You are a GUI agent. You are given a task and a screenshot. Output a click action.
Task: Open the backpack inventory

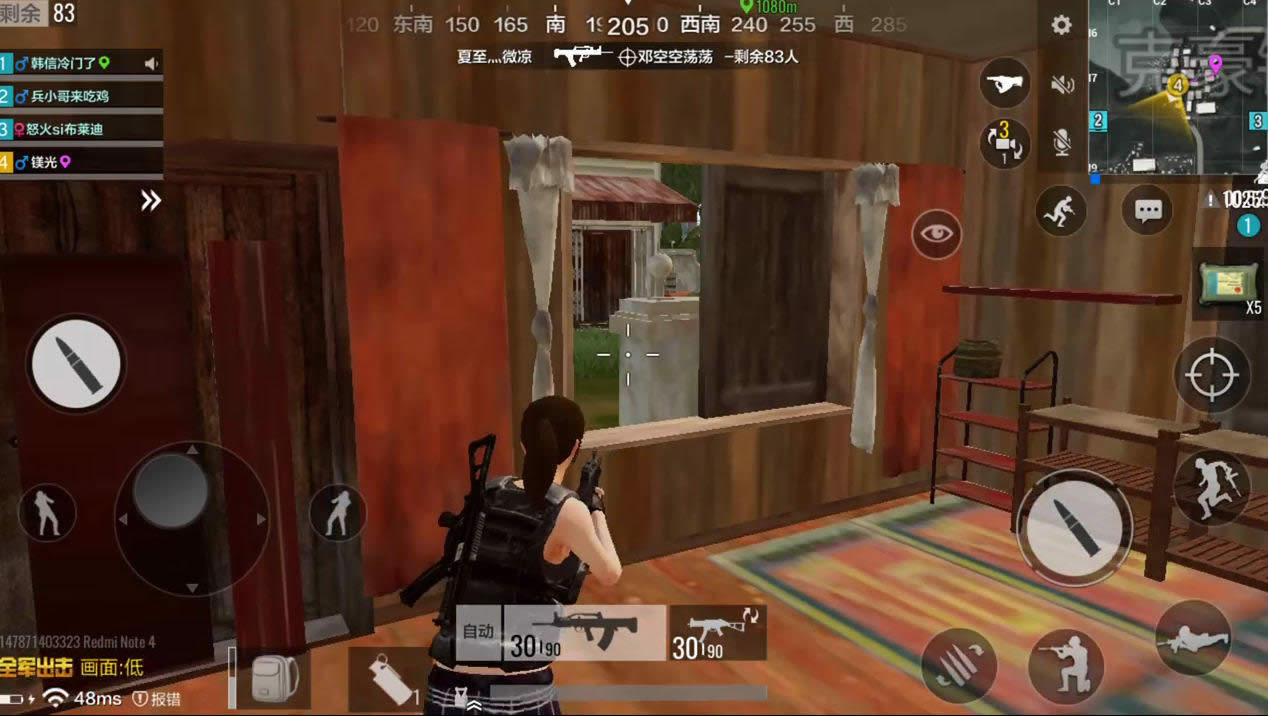268,679
